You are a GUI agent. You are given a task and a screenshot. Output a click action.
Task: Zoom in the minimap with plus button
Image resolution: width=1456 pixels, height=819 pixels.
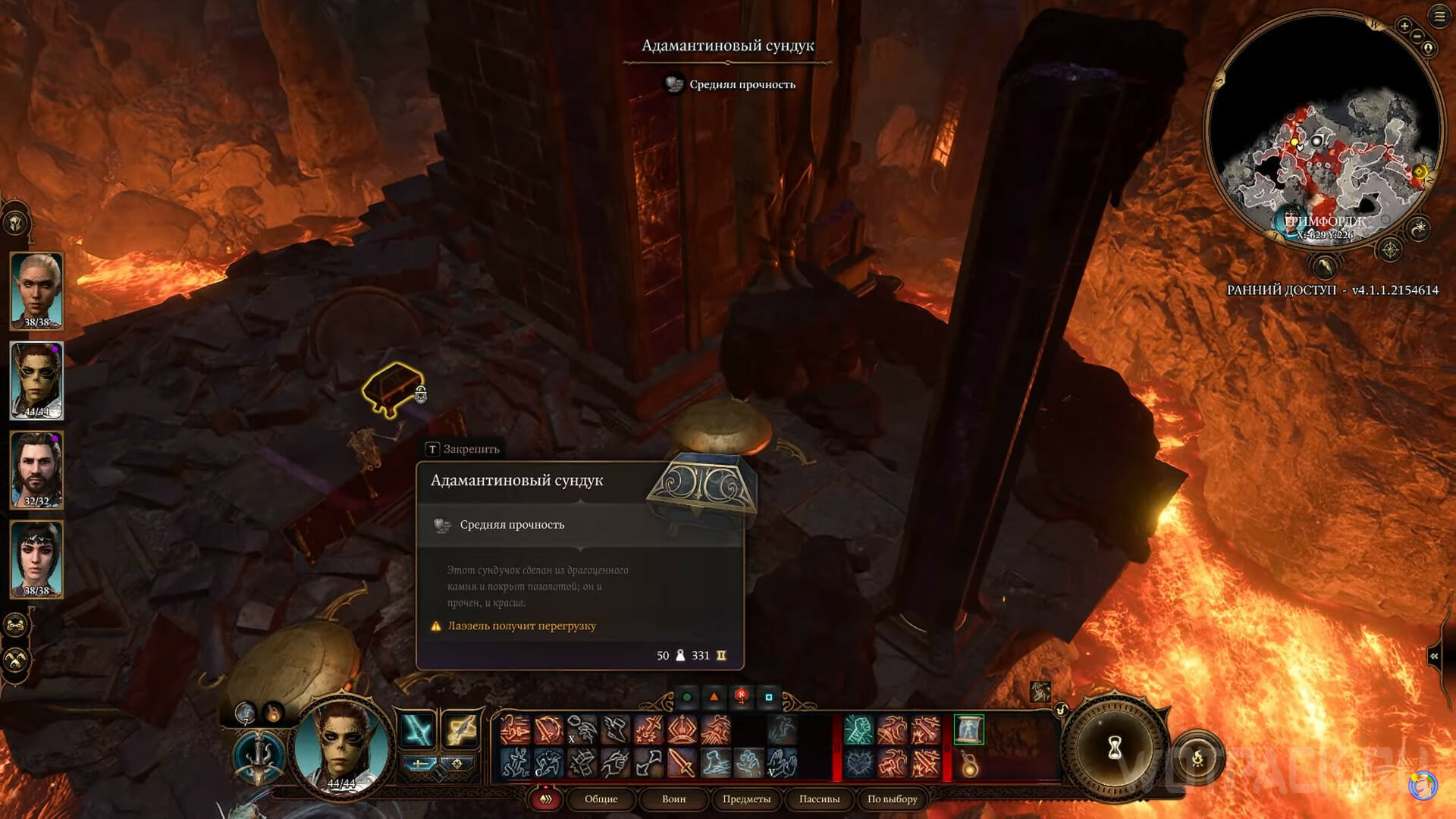[x=1404, y=27]
